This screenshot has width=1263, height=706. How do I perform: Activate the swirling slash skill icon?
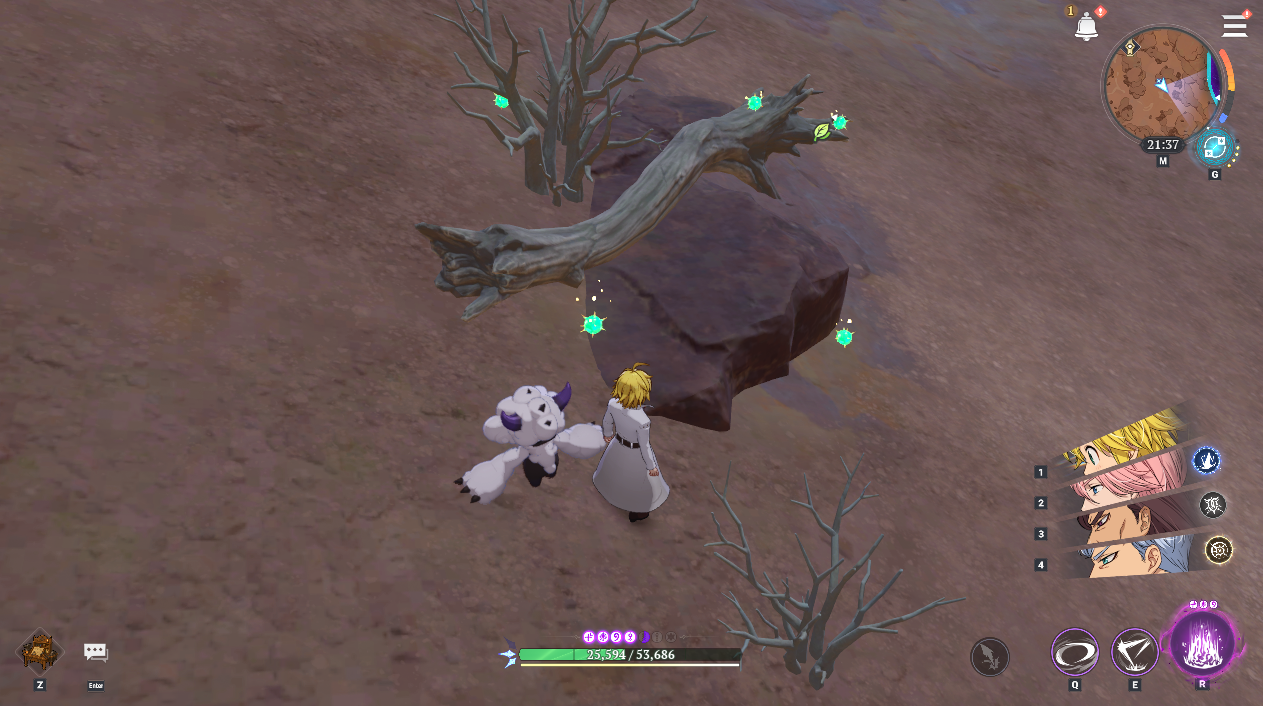point(1074,653)
